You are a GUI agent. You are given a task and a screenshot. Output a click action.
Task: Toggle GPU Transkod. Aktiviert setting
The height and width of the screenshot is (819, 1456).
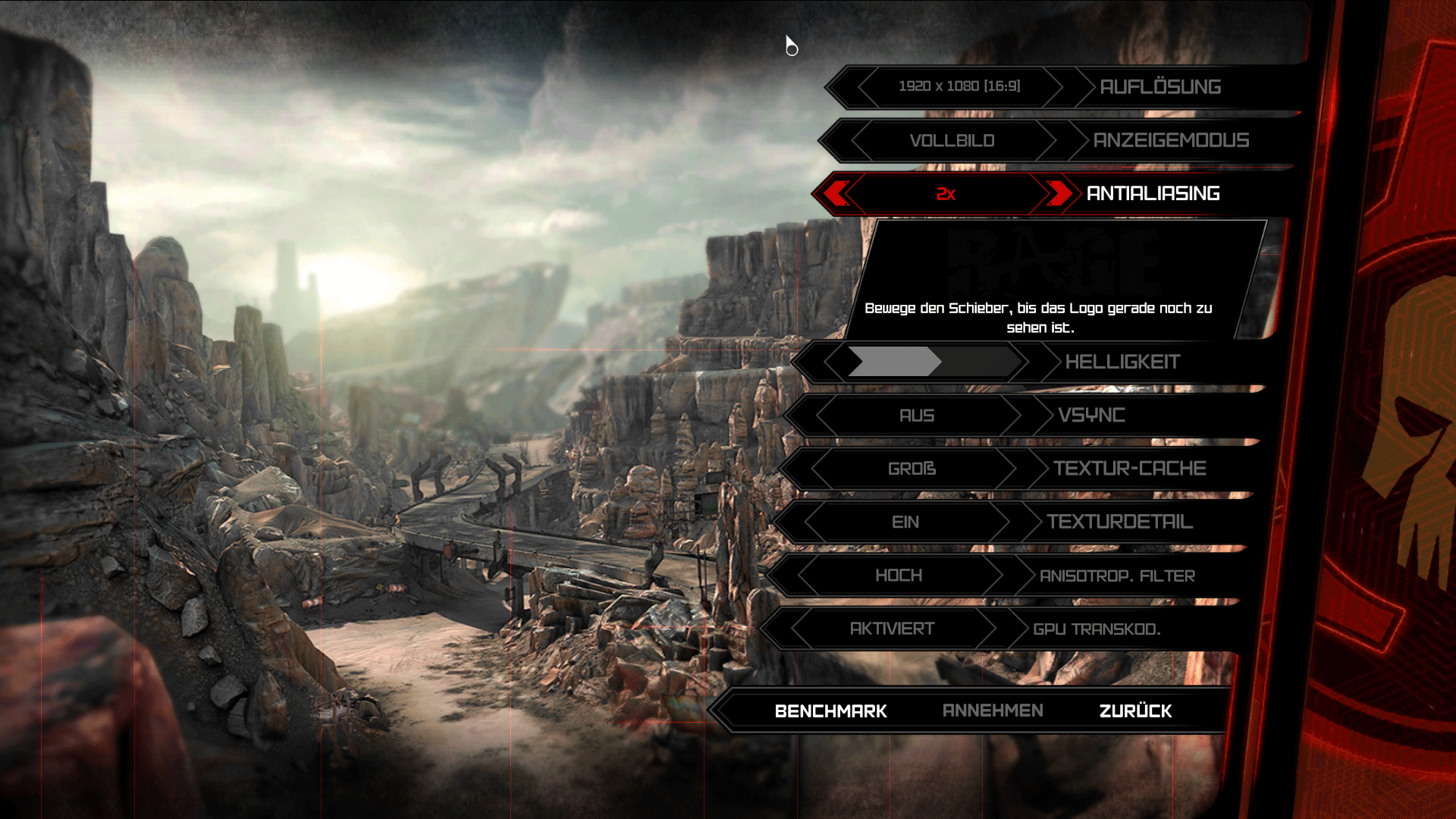(892, 629)
